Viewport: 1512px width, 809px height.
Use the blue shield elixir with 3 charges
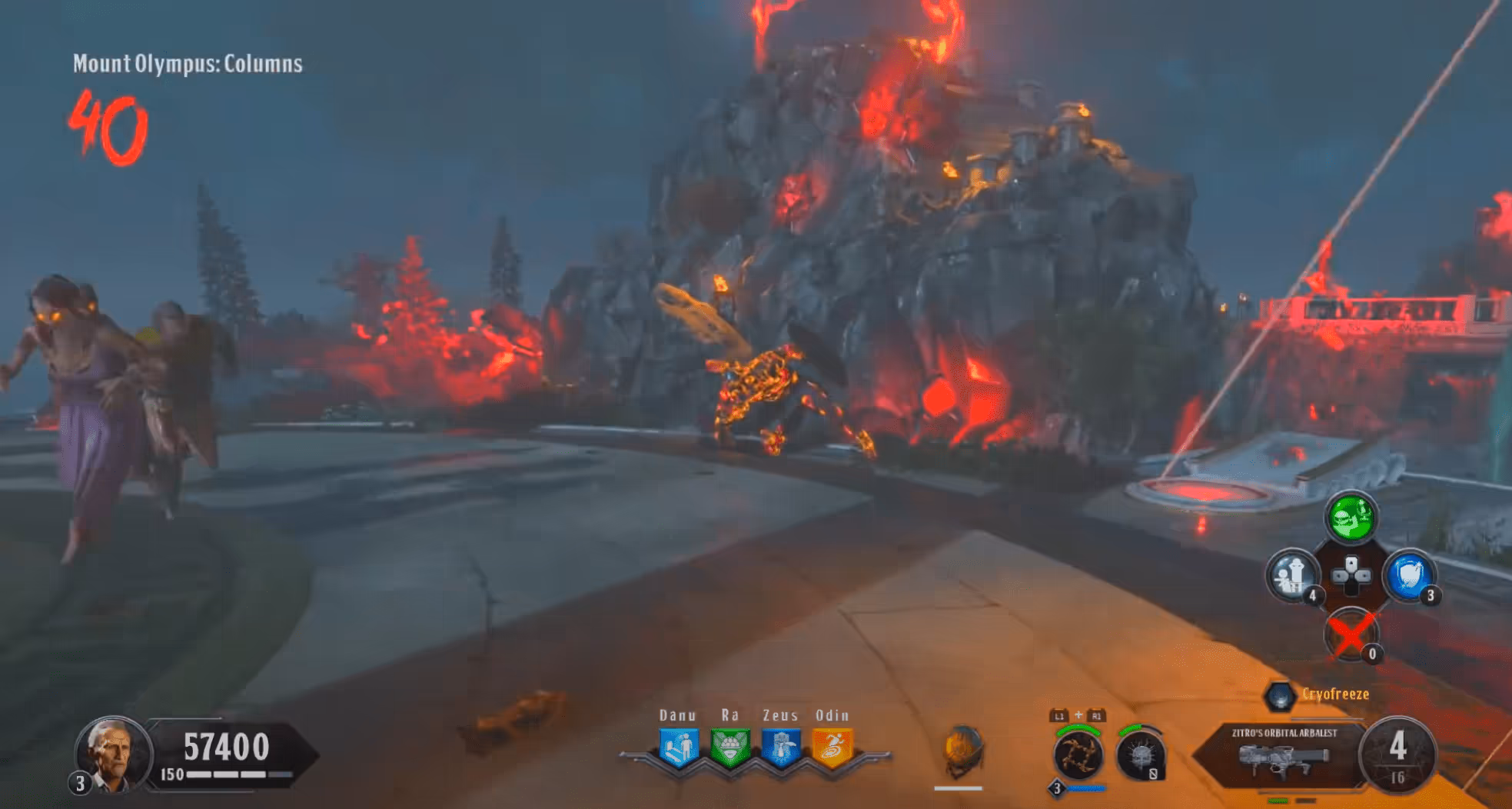click(1409, 575)
